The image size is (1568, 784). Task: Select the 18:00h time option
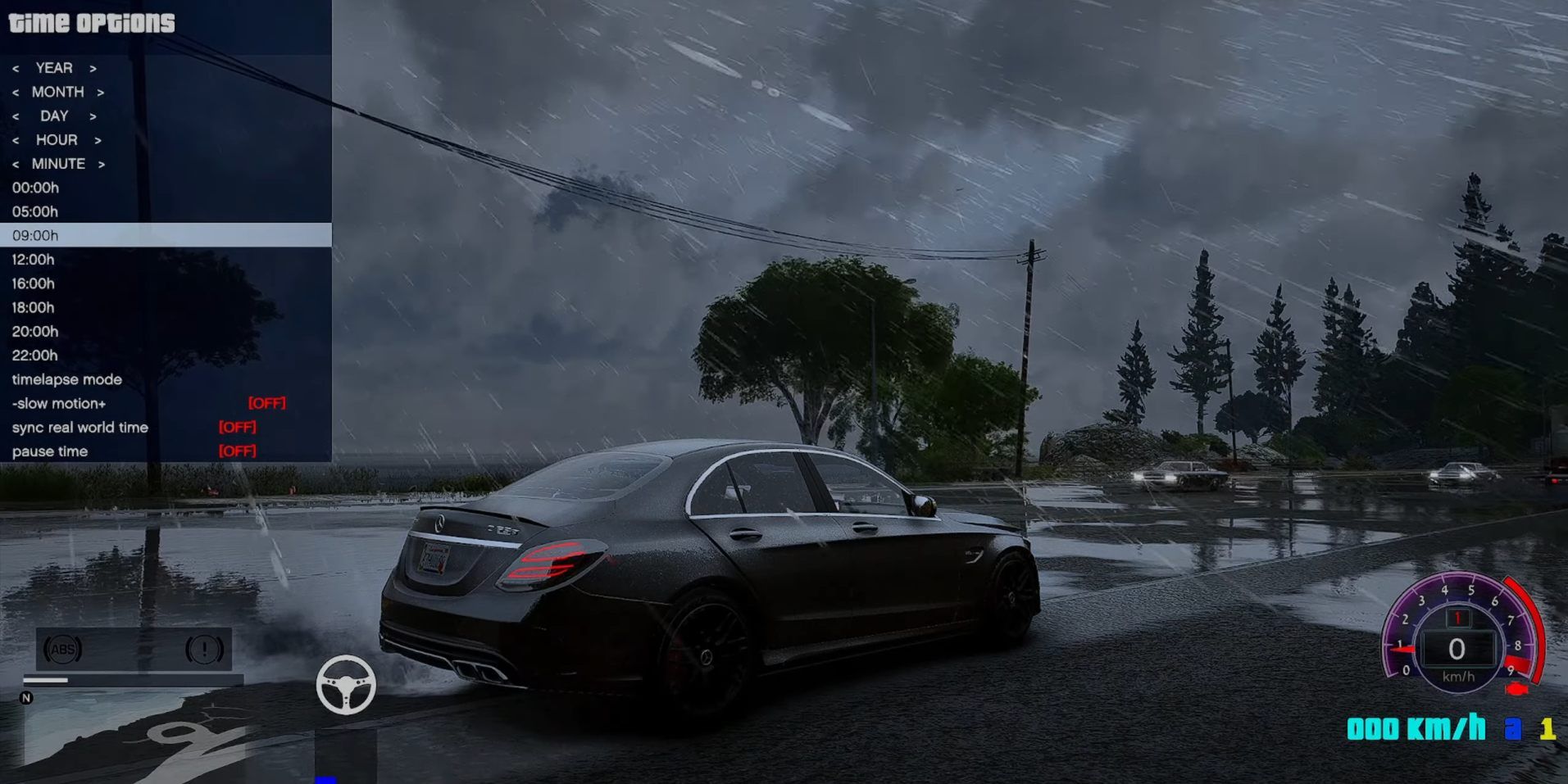click(34, 307)
